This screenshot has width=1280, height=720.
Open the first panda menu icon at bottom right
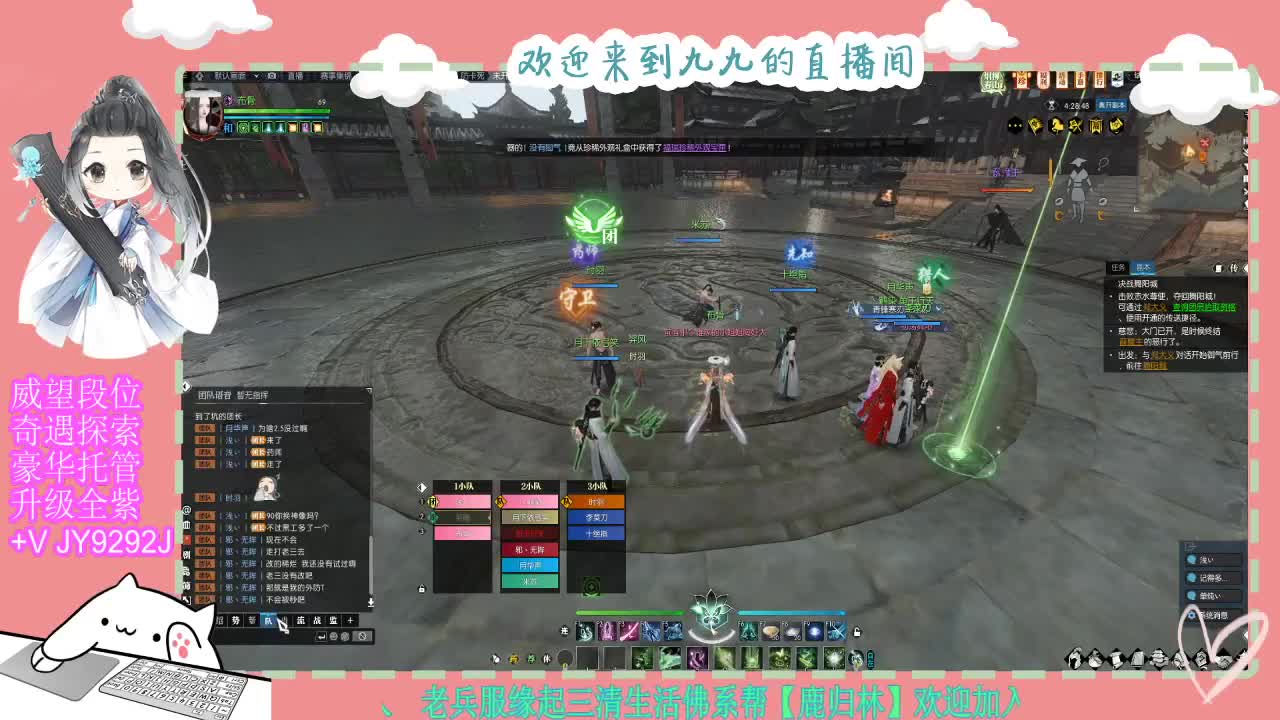pos(1073,660)
